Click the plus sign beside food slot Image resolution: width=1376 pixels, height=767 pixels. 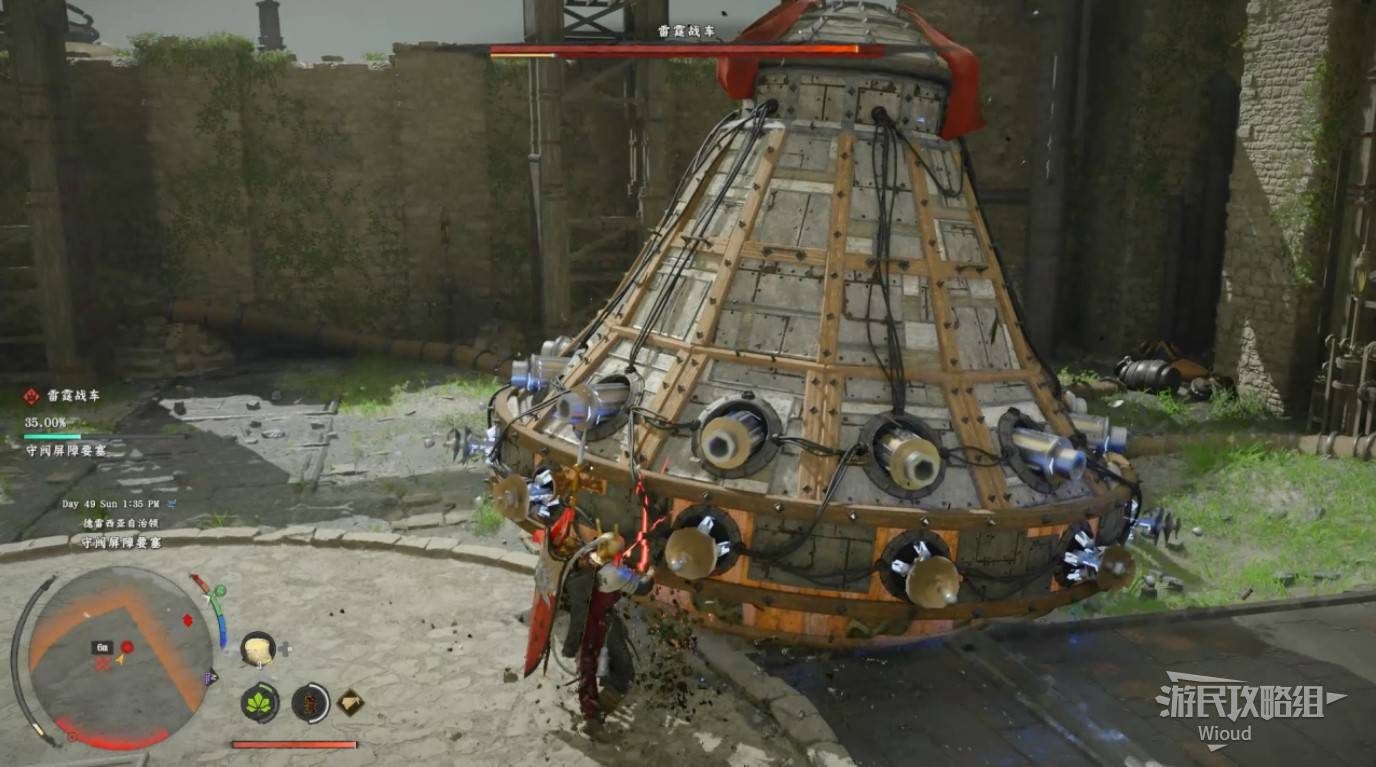(x=285, y=648)
